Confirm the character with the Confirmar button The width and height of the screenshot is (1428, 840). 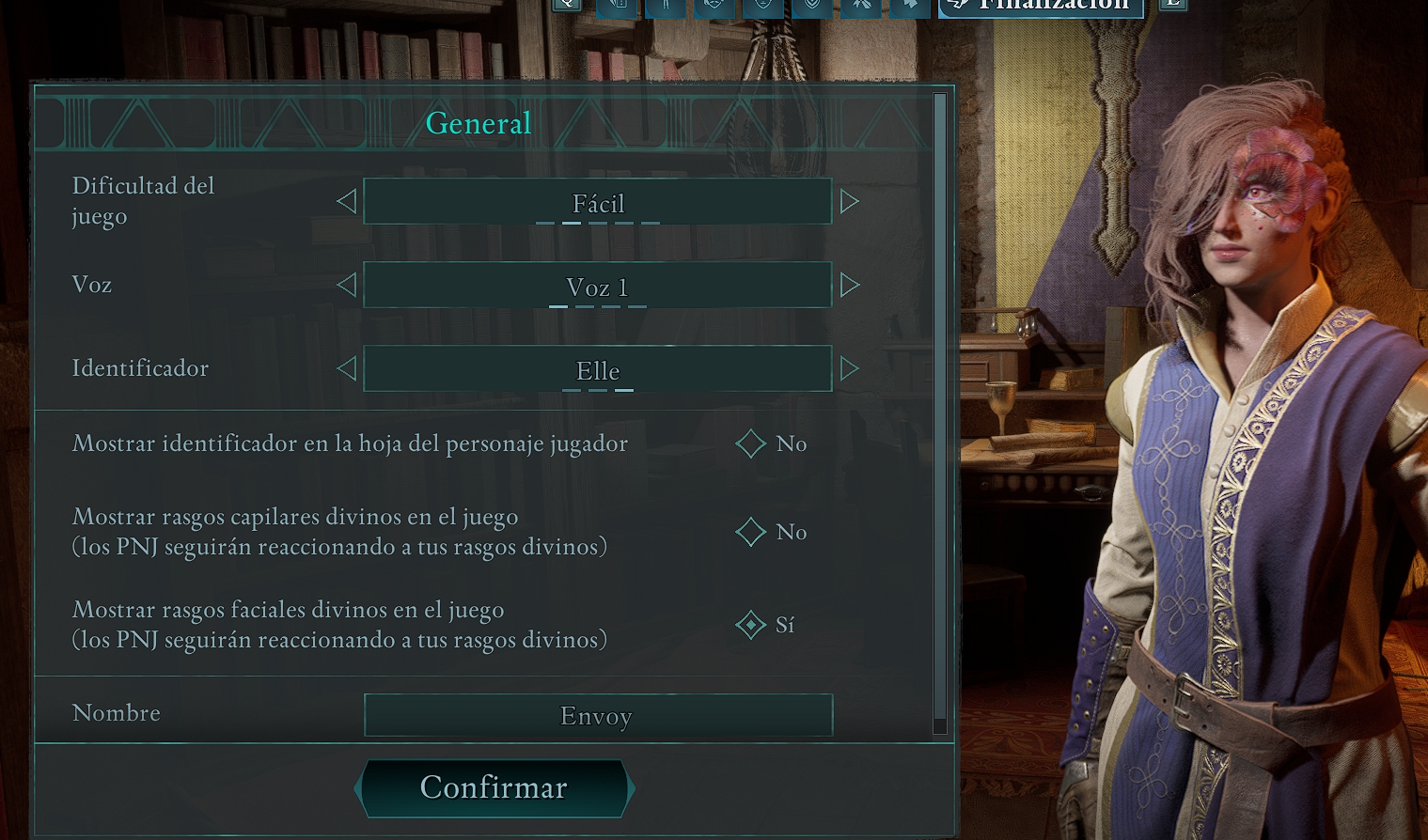tap(494, 787)
